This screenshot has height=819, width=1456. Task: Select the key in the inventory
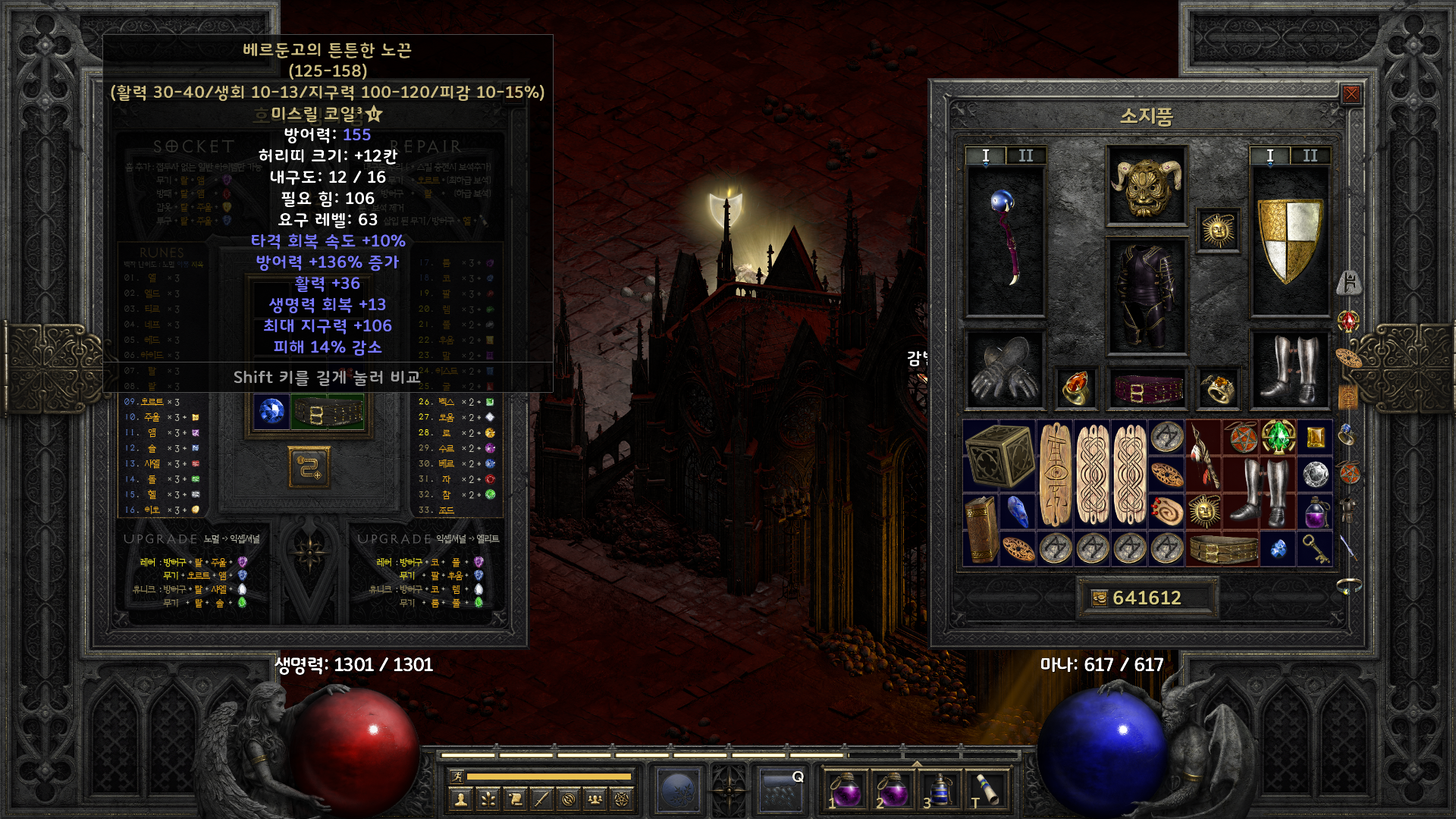[x=1316, y=548]
